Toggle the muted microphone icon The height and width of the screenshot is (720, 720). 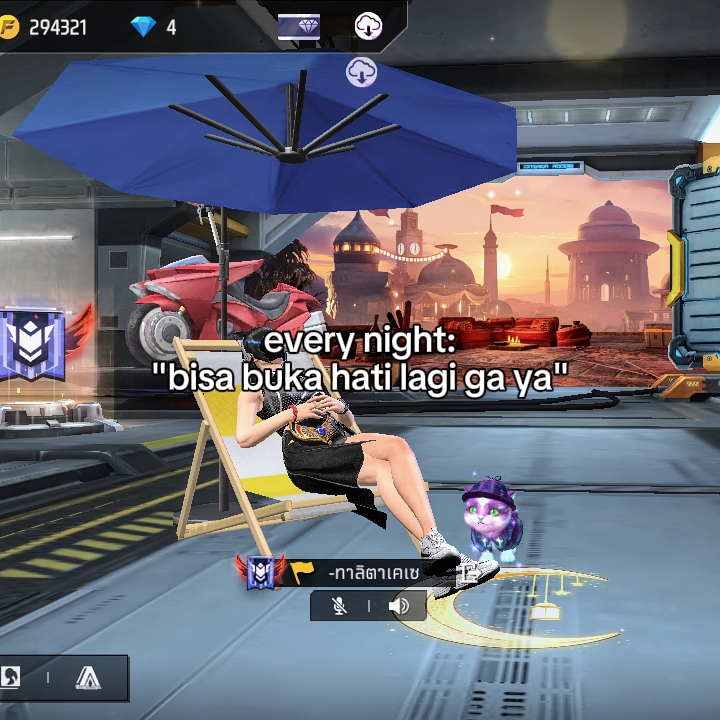[340, 606]
